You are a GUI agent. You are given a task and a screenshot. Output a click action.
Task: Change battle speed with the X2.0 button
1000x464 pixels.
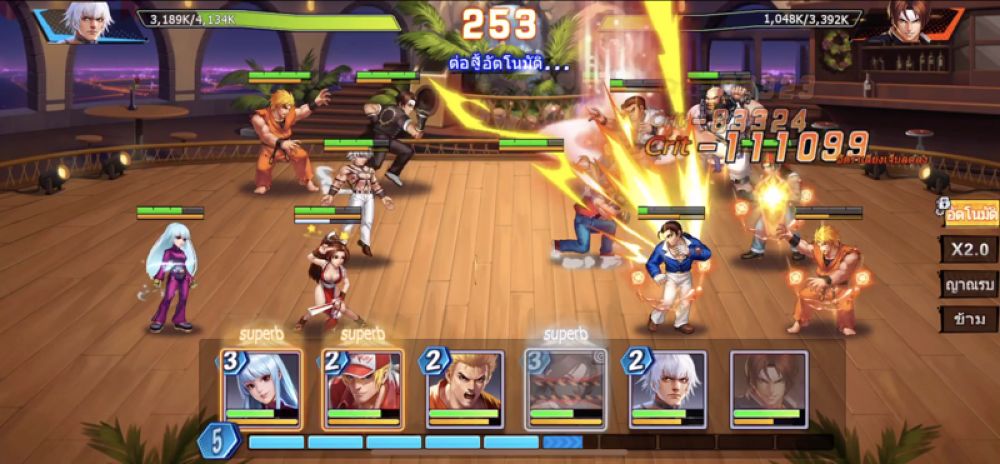970,249
